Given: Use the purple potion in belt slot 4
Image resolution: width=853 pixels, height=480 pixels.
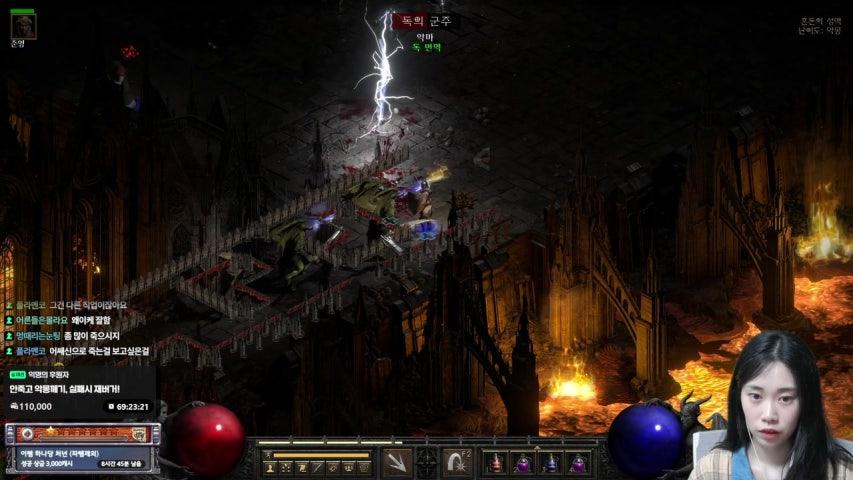Looking at the screenshot, I should [x=577, y=463].
